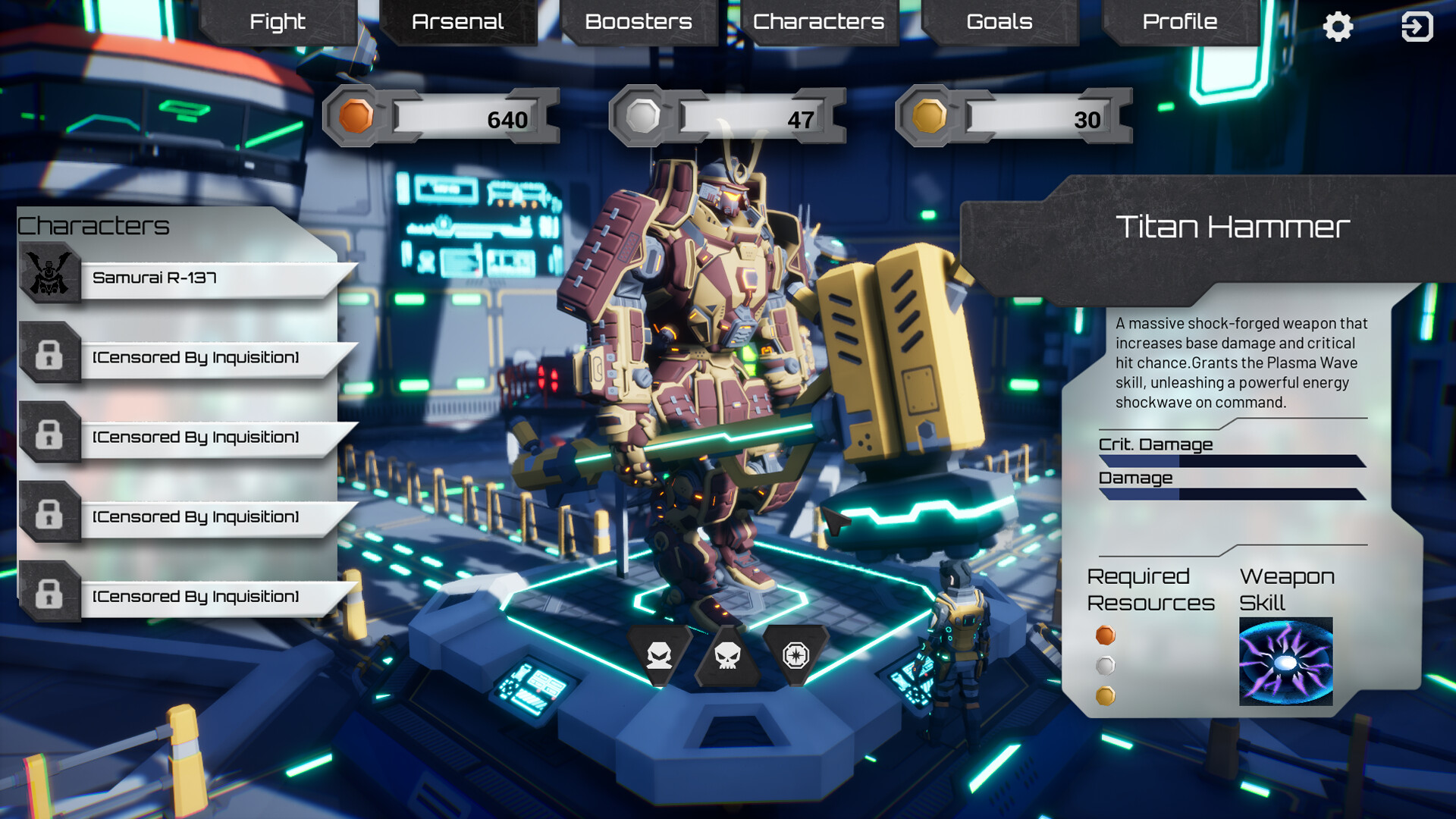Open the Goals tab
Screen dimensions: 1456x819
pos(998,22)
